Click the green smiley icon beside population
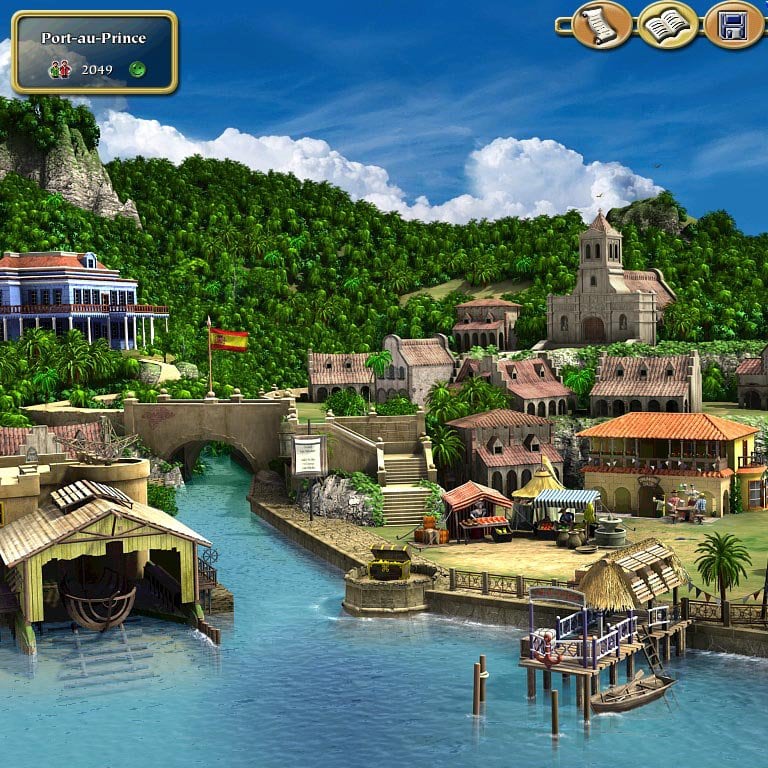 [137, 69]
